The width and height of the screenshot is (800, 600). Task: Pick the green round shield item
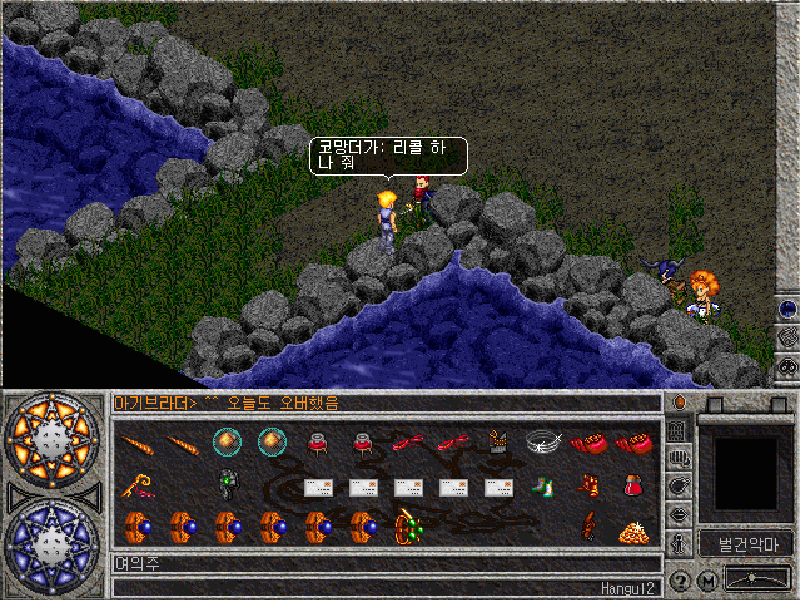407,525
